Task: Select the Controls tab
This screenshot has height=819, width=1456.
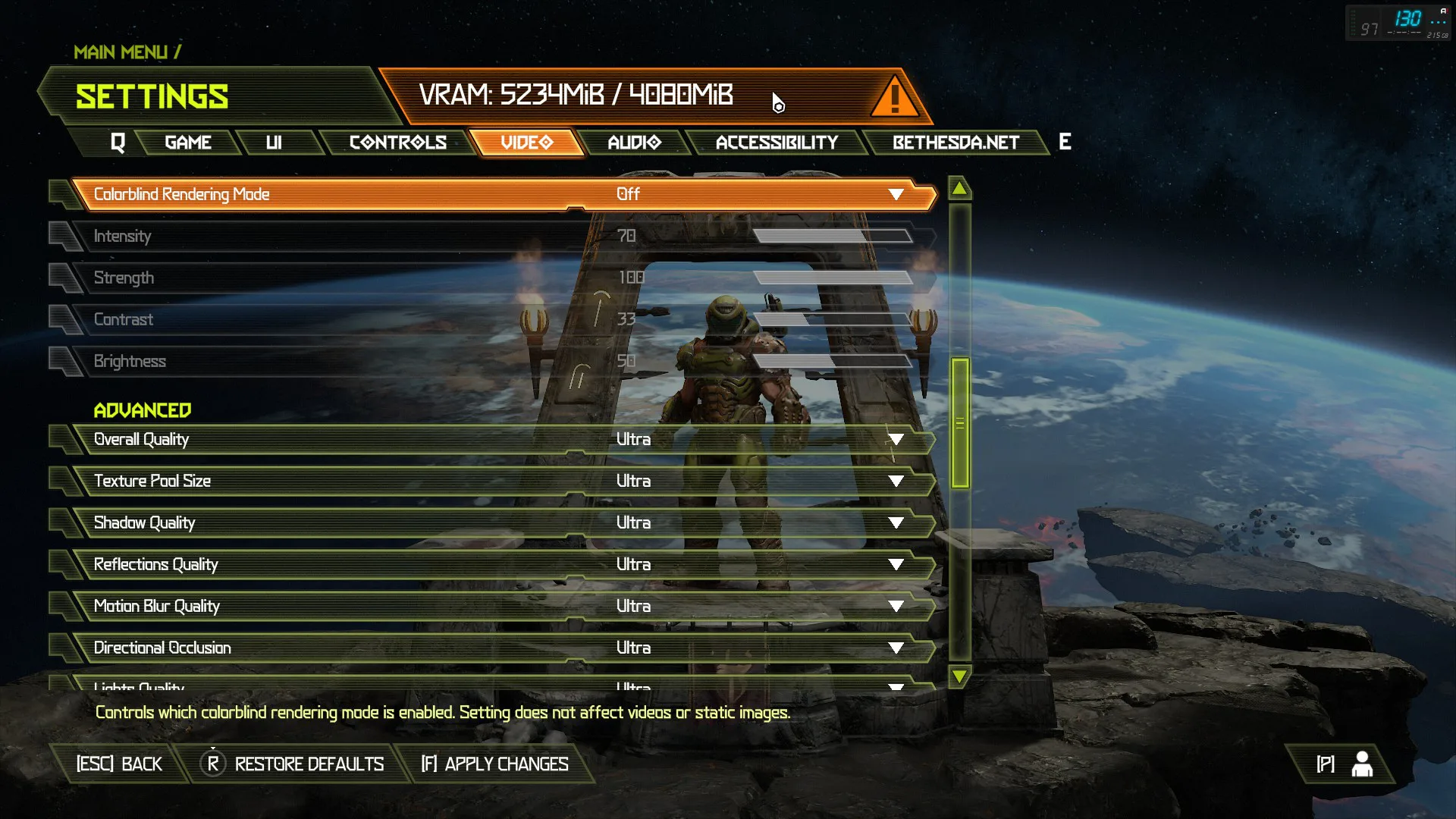Action: point(397,143)
